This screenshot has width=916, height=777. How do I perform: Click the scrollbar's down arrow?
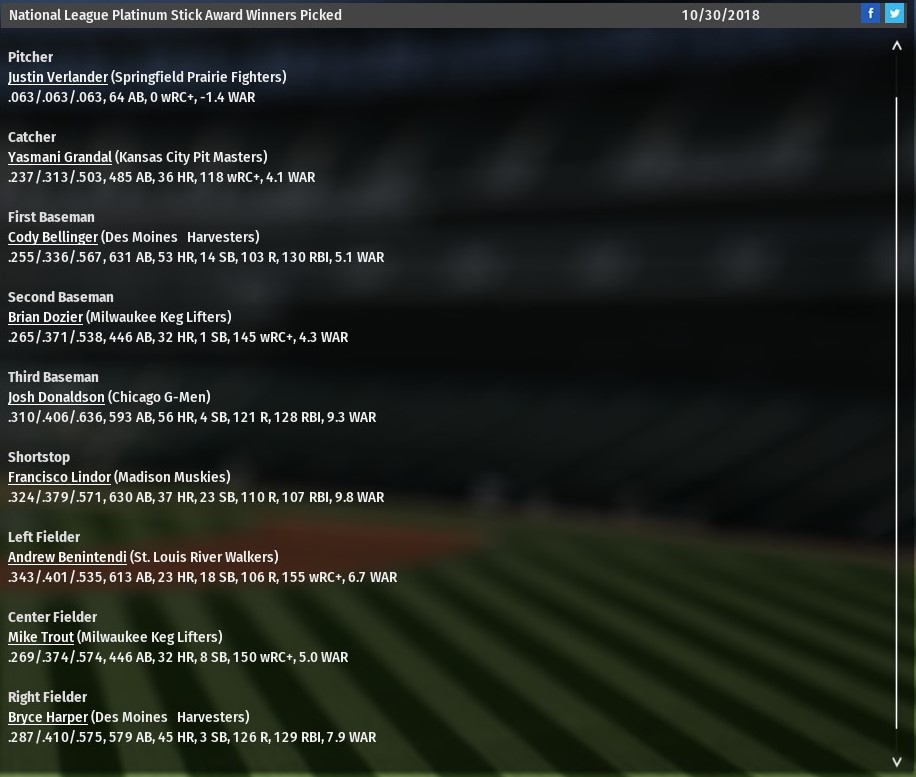coord(897,762)
